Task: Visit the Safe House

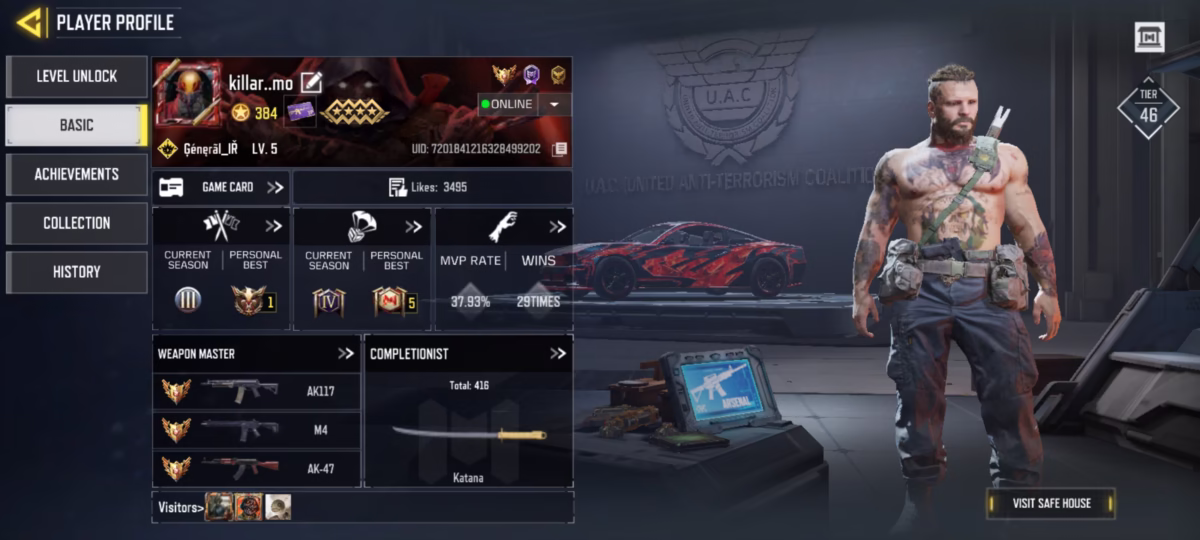Action: (1050, 503)
